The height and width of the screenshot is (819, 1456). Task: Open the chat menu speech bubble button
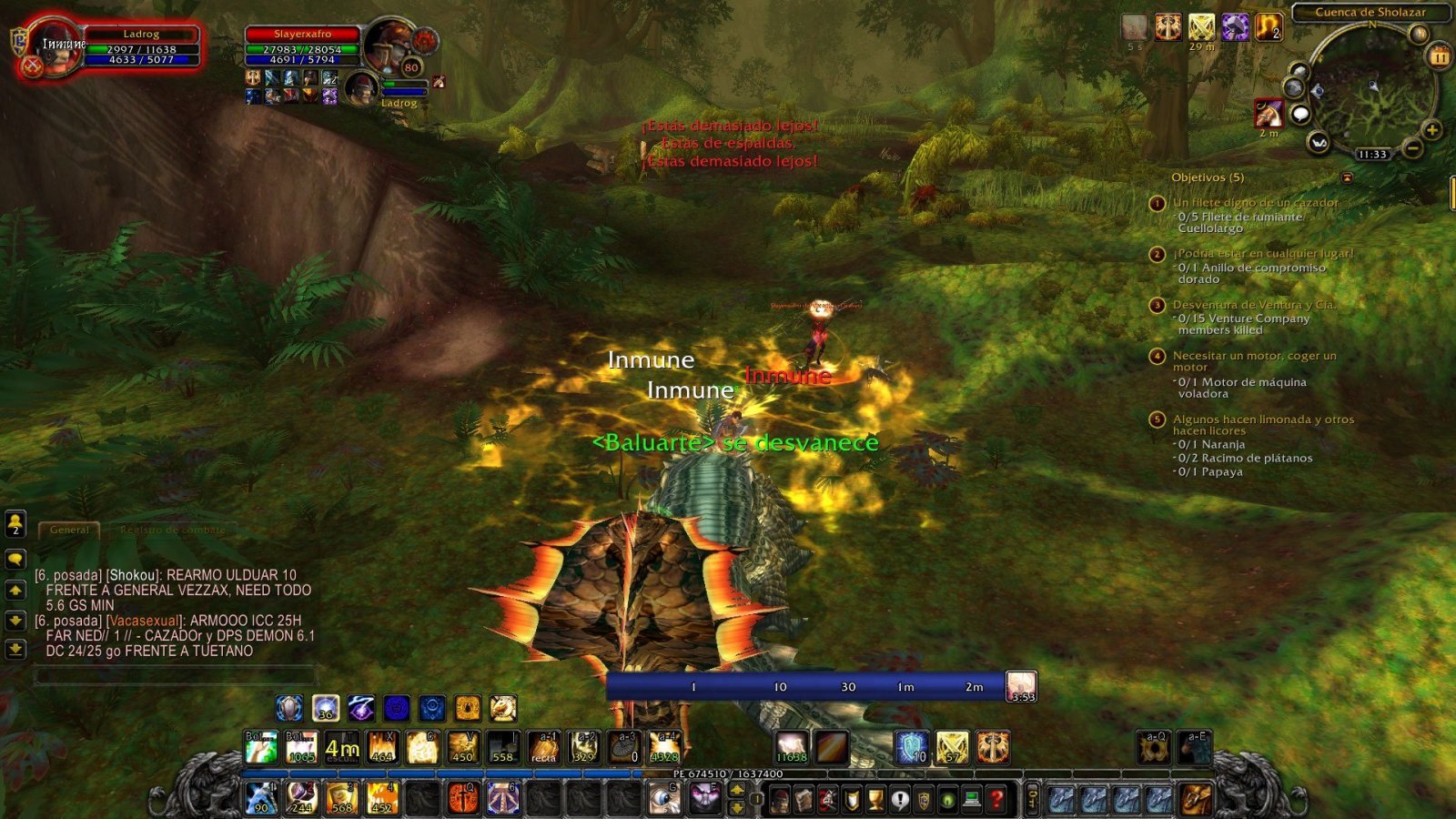pyautogui.click(x=15, y=558)
